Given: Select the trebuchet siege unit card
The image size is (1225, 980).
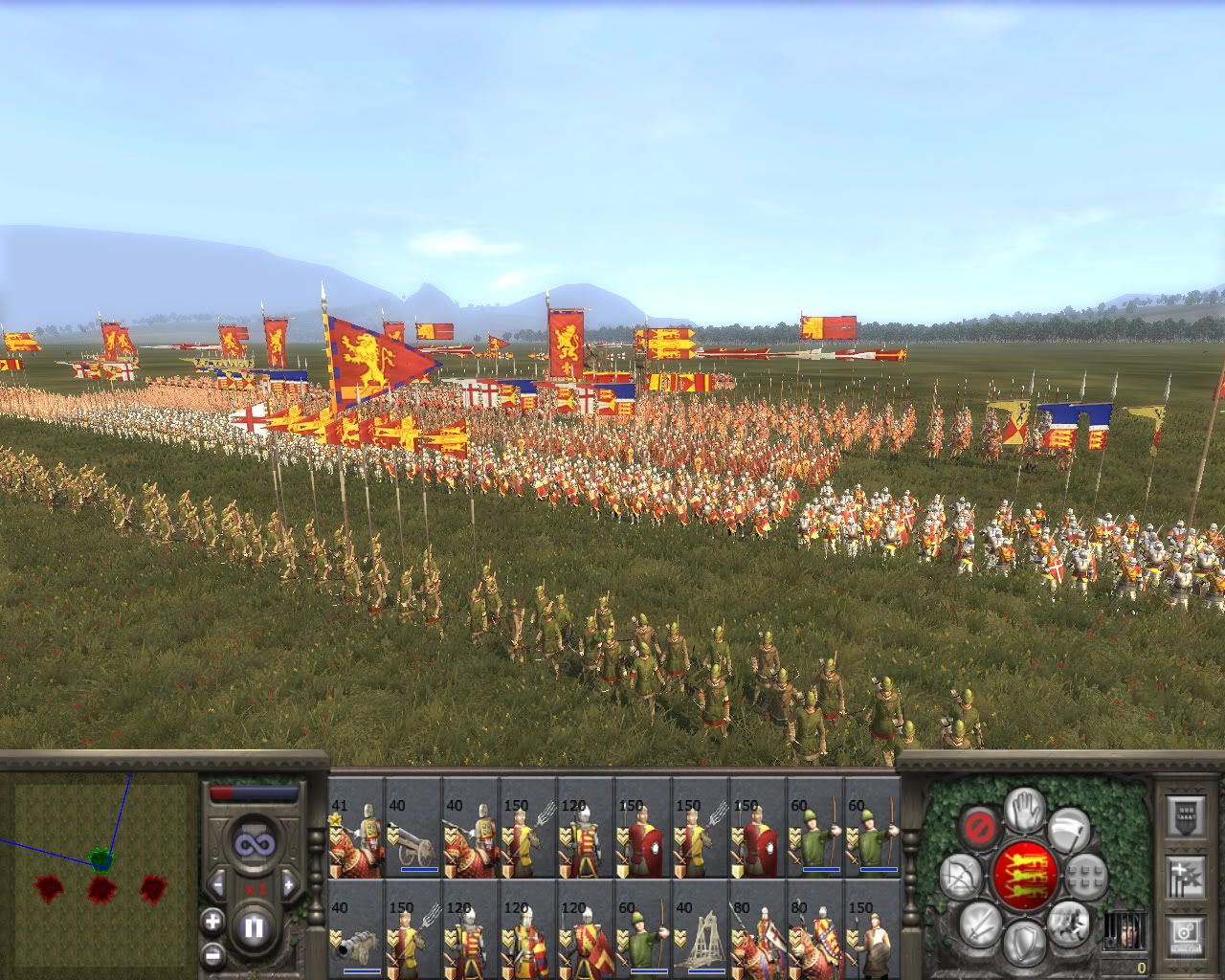Looking at the screenshot, I should tap(701, 927).
